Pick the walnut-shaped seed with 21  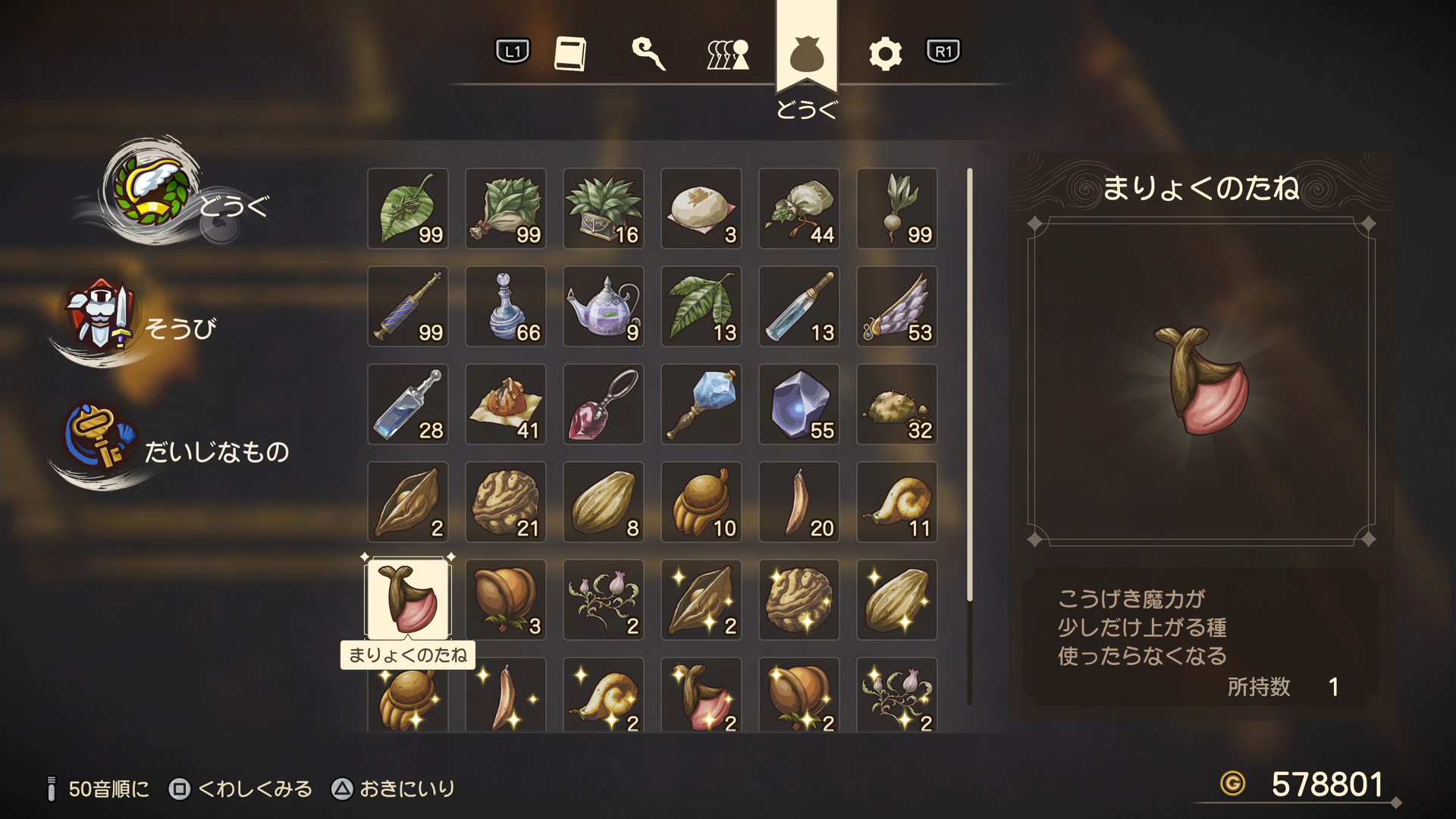pyautogui.click(x=506, y=502)
